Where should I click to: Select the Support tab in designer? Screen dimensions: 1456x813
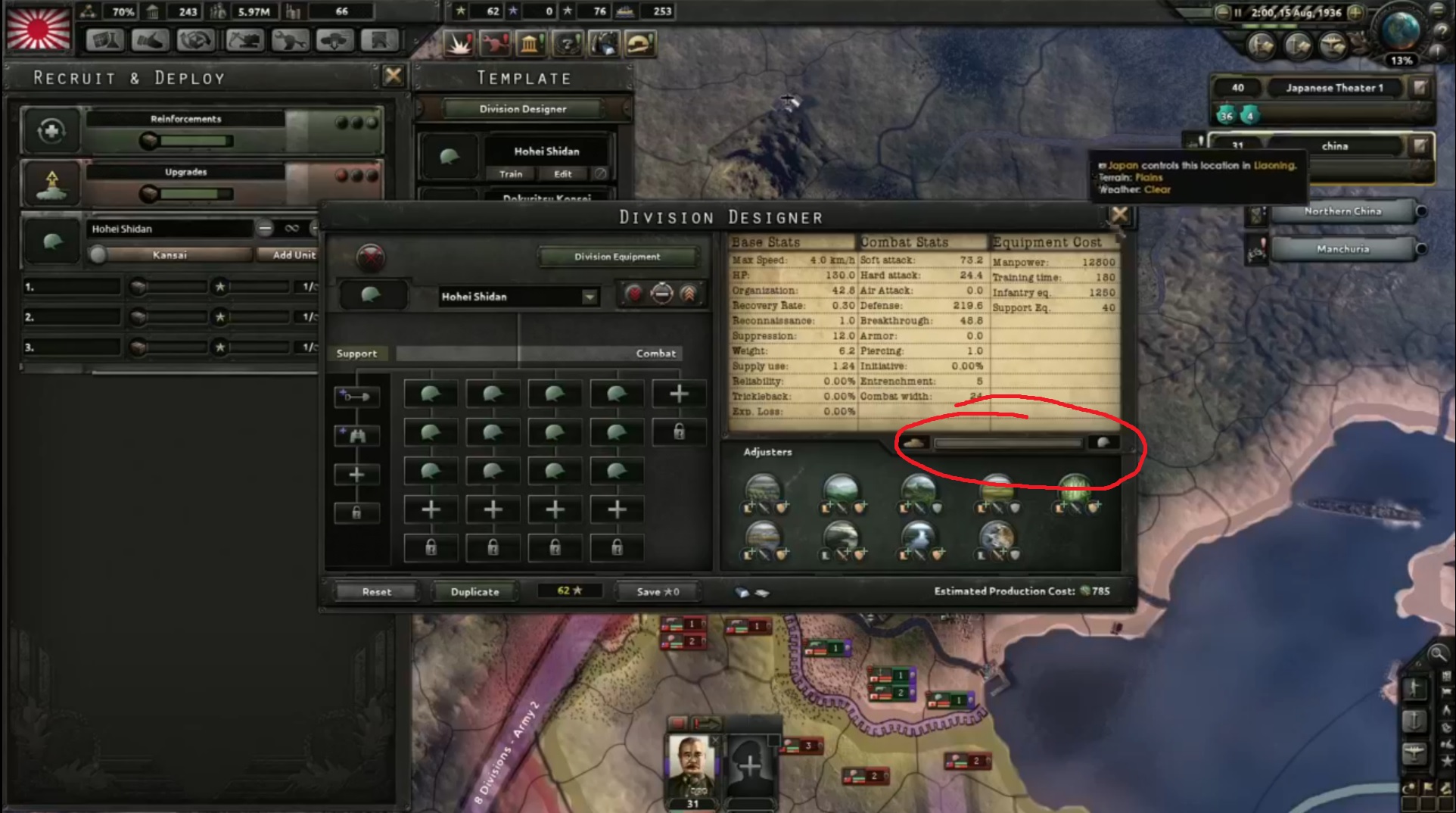point(358,353)
